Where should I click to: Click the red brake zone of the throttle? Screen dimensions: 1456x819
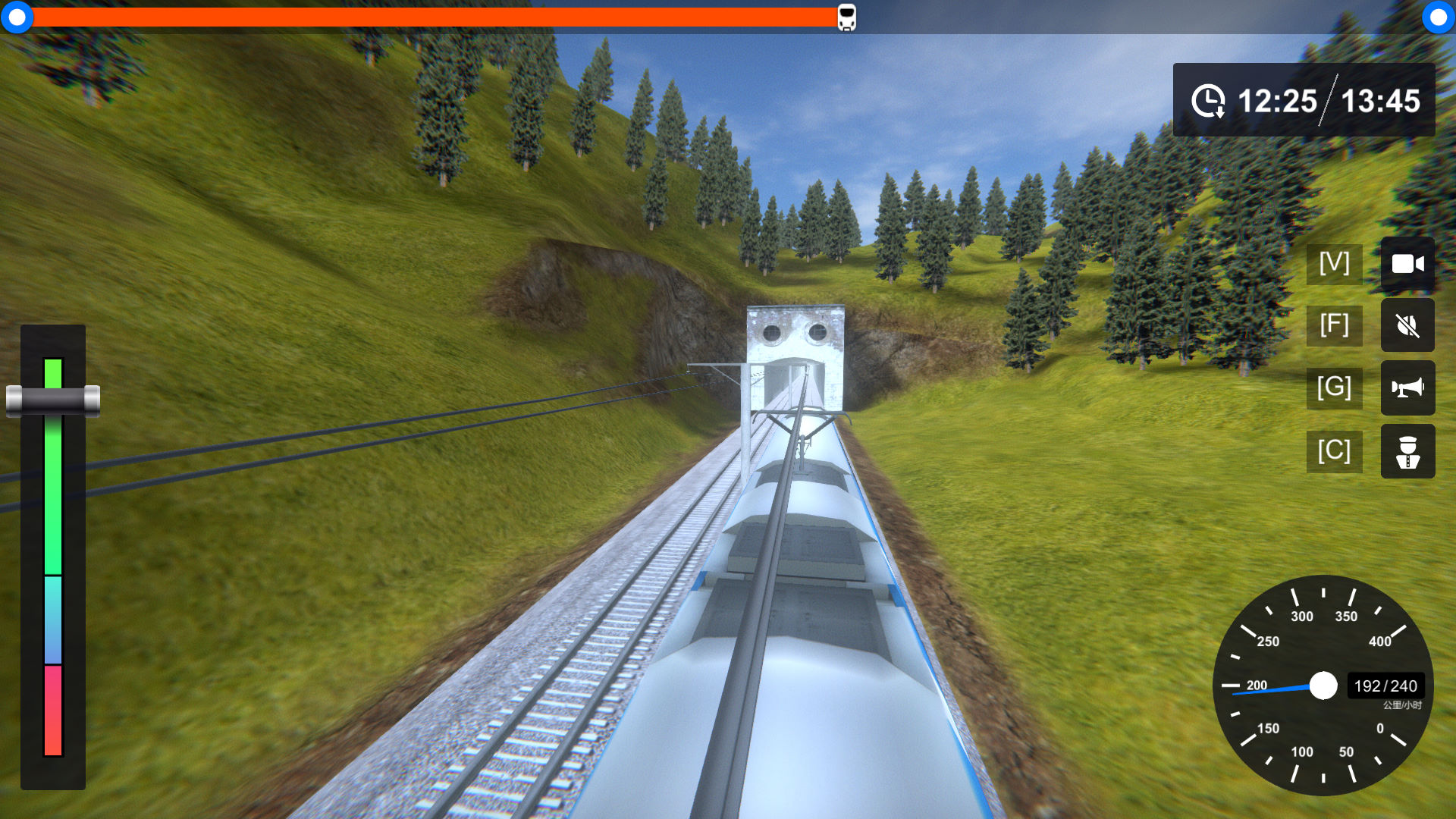pyautogui.click(x=53, y=710)
